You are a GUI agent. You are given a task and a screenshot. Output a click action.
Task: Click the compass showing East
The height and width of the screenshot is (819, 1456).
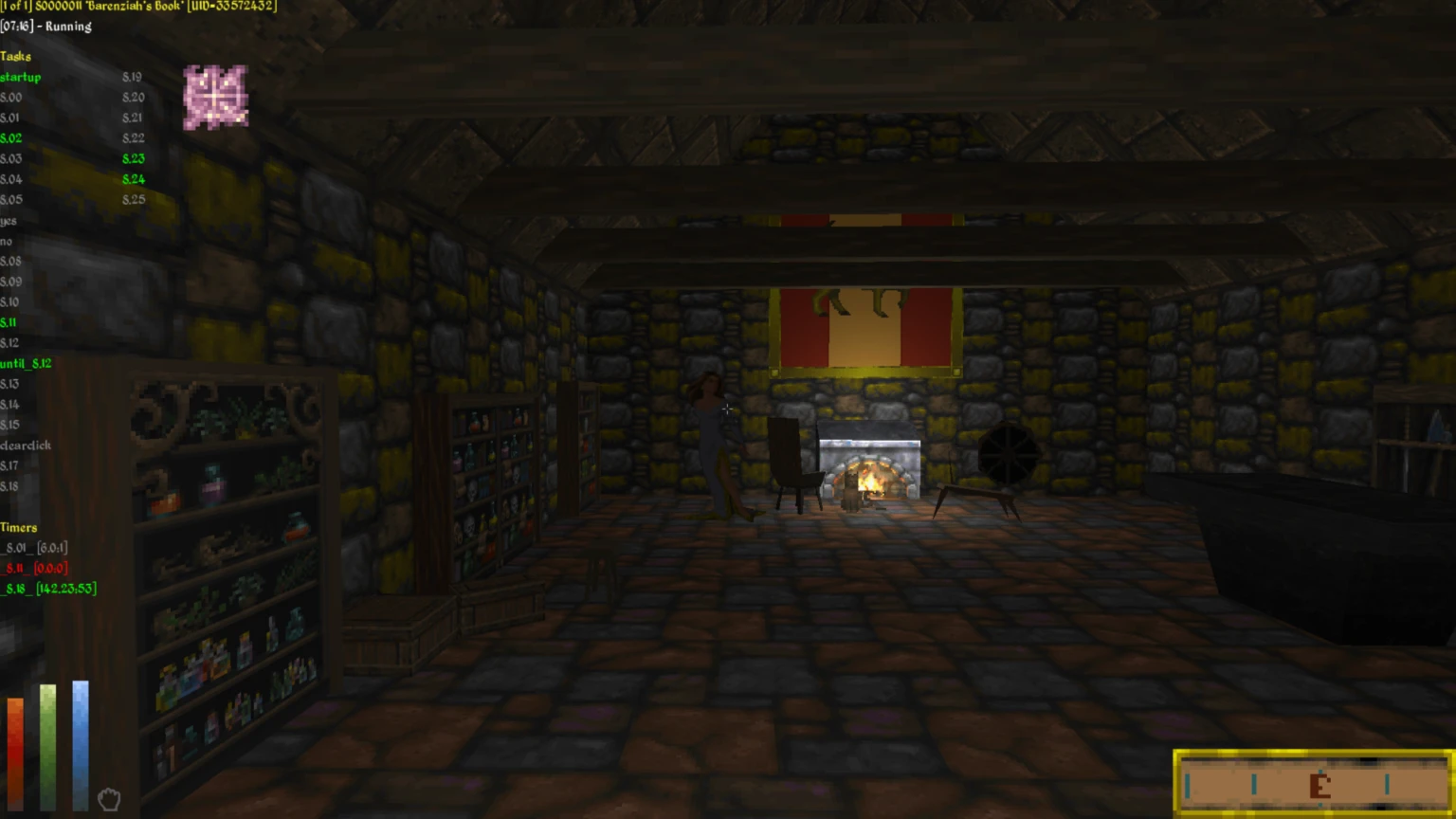1314,783
